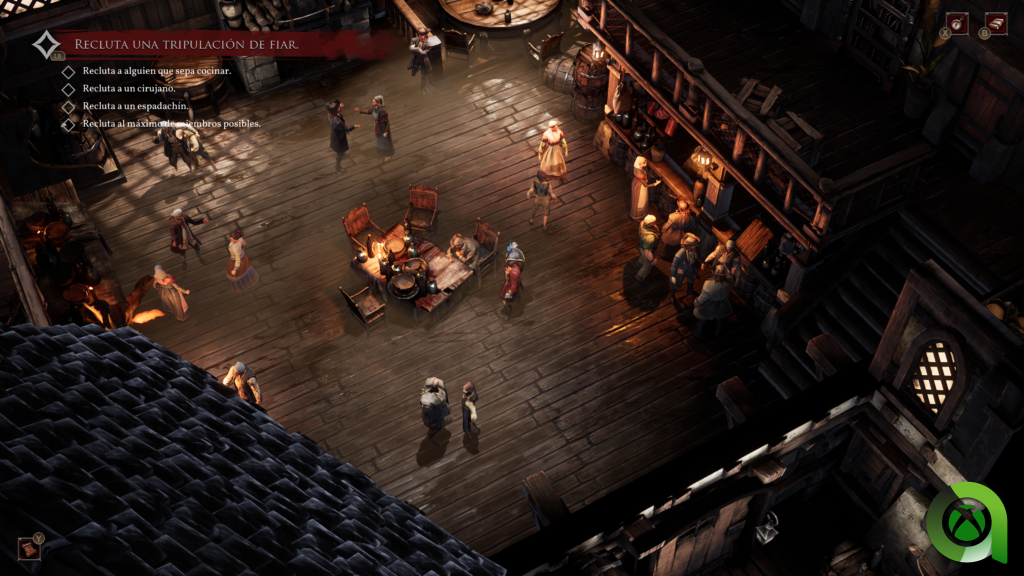Image resolution: width=1024 pixels, height=576 pixels.
Task: Open the red scroll icon
Action: pyautogui.click(x=28, y=547)
